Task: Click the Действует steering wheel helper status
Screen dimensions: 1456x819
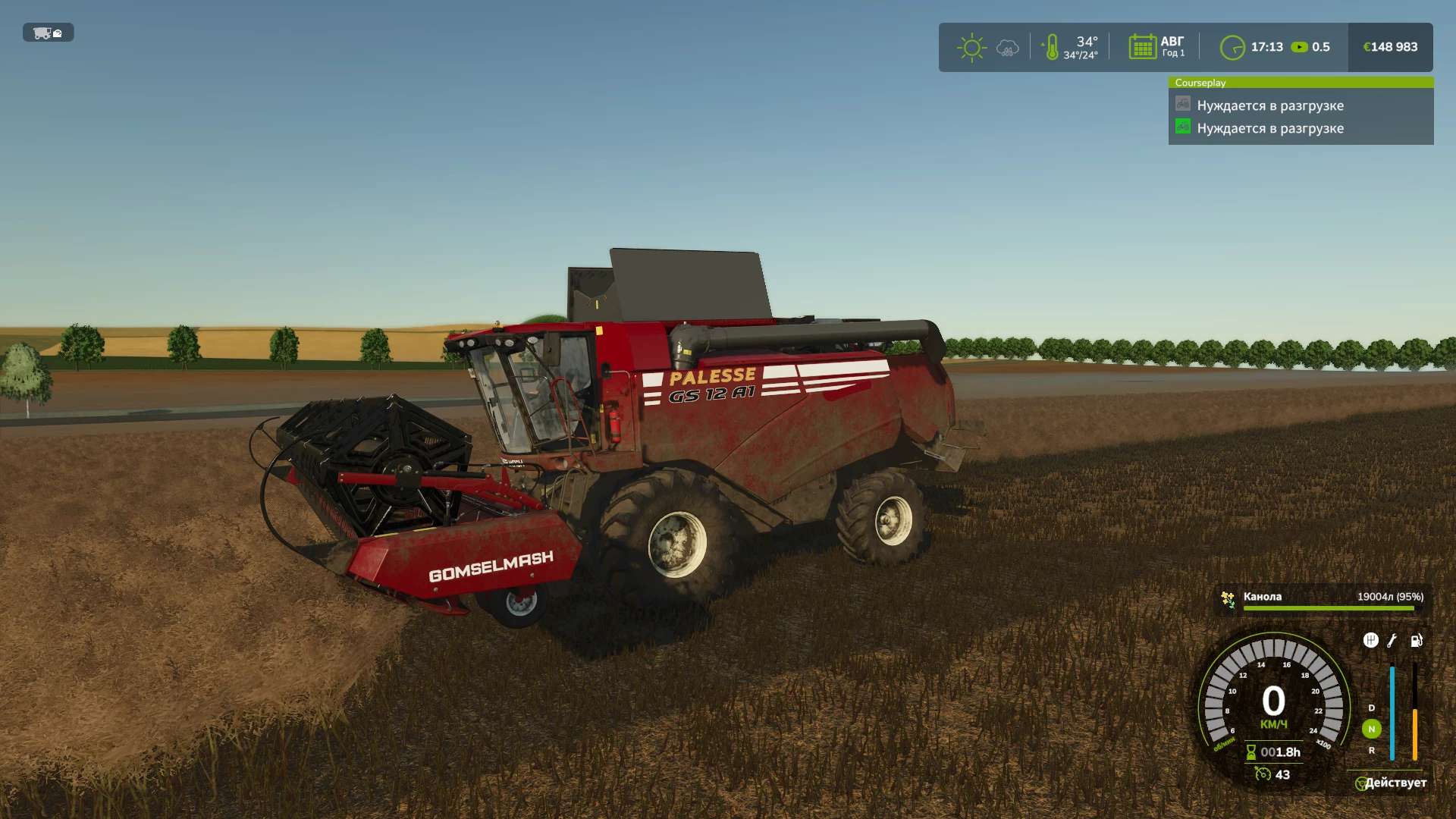Action: [x=1391, y=783]
